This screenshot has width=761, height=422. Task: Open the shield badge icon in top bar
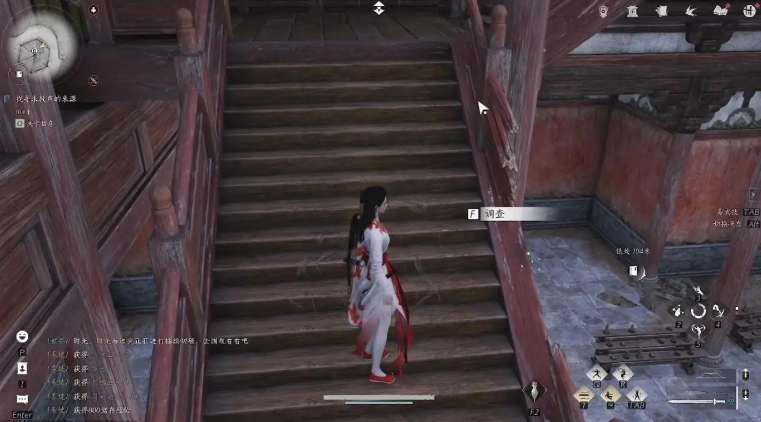(605, 10)
